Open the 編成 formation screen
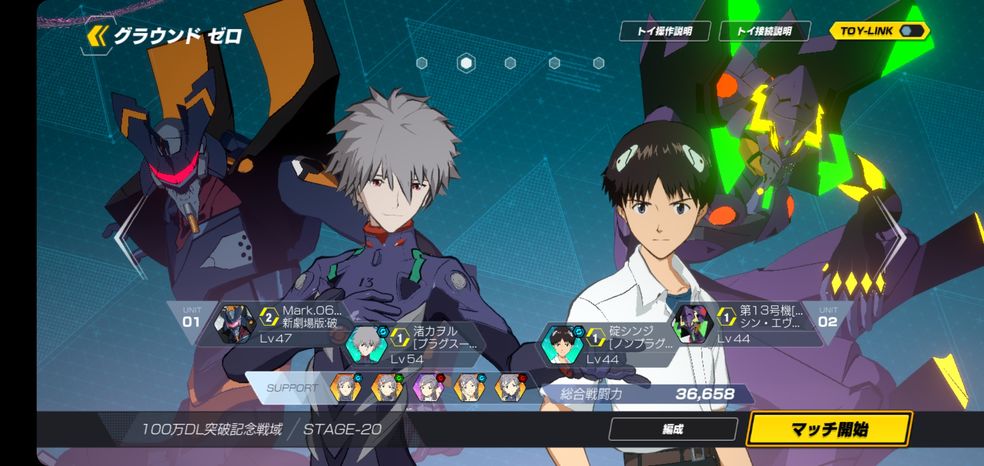The image size is (984, 466). pyautogui.click(x=671, y=430)
